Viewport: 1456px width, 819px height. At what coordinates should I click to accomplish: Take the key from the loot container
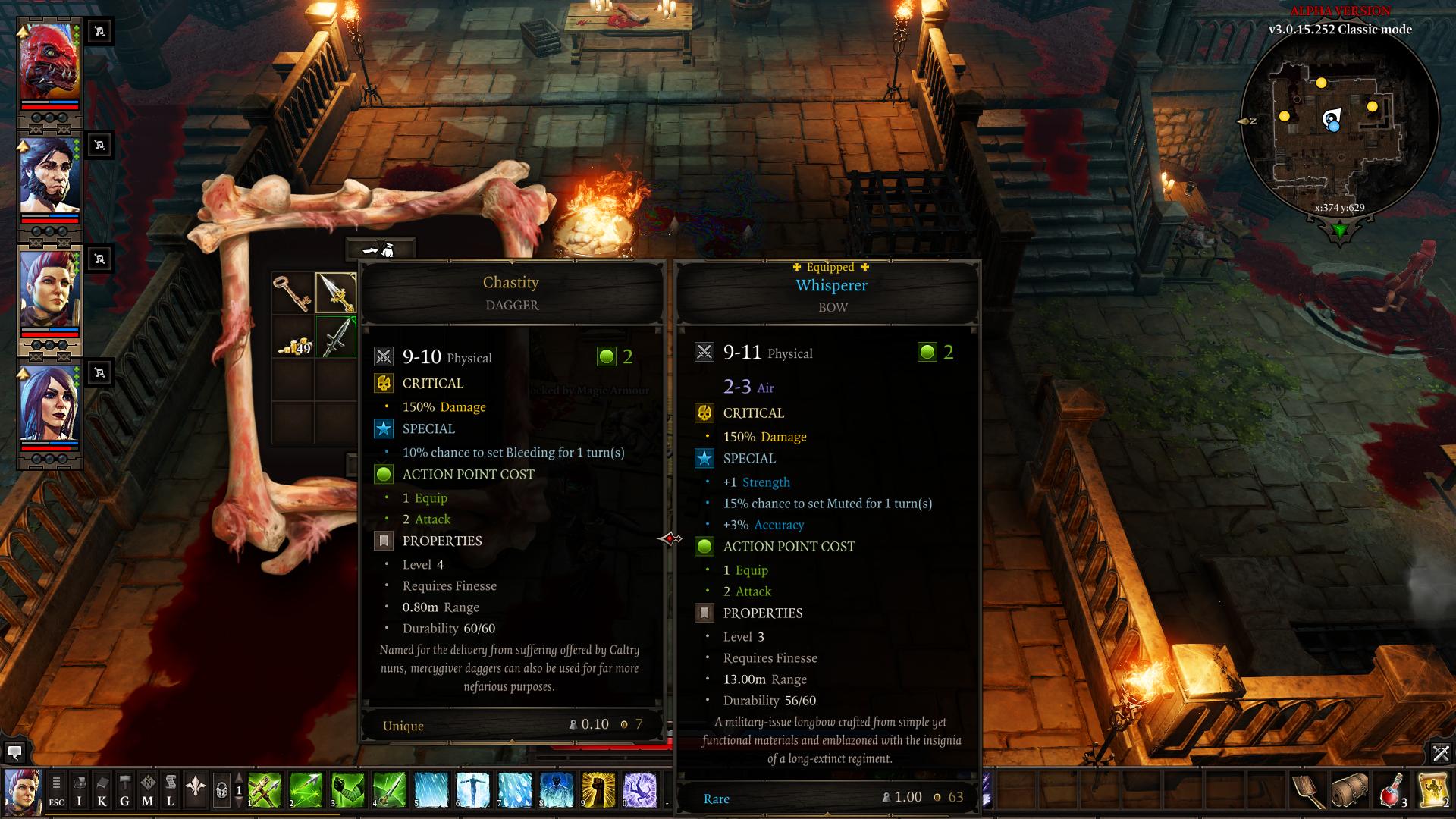pyautogui.click(x=293, y=293)
